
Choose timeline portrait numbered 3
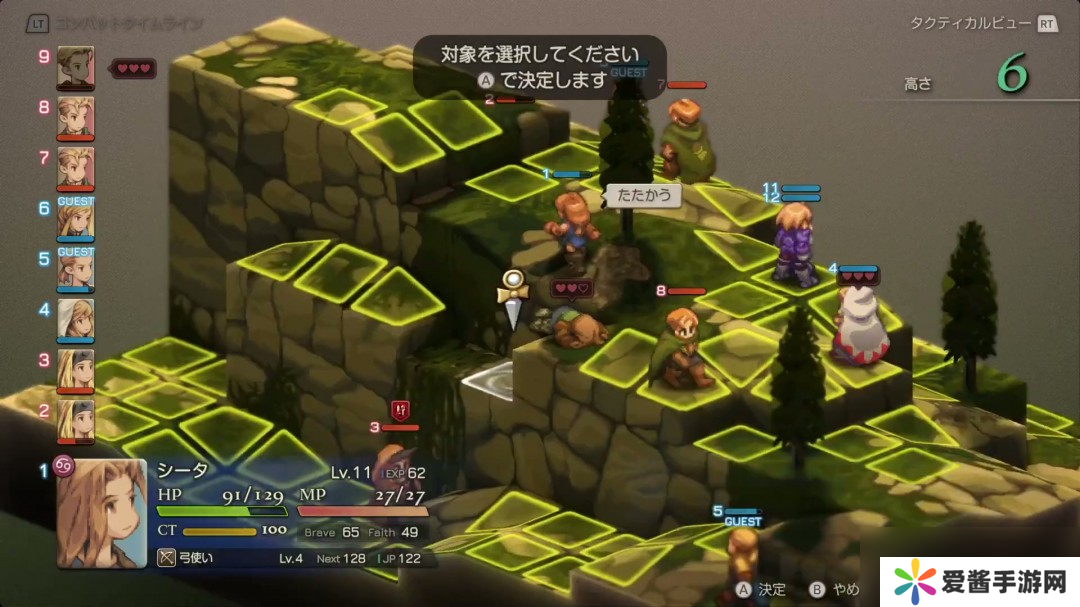click(x=76, y=371)
